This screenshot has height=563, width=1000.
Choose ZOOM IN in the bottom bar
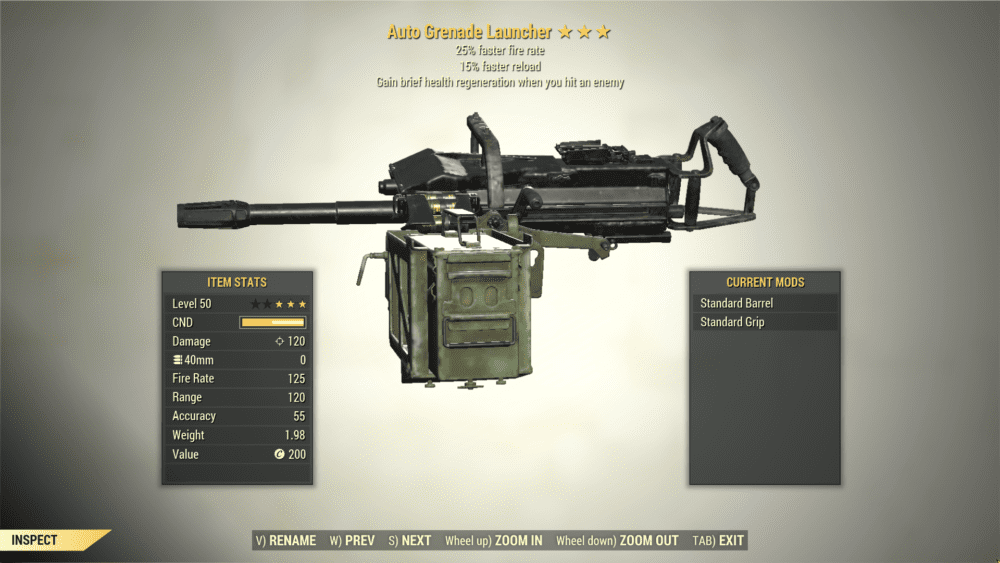click(494, 541)
